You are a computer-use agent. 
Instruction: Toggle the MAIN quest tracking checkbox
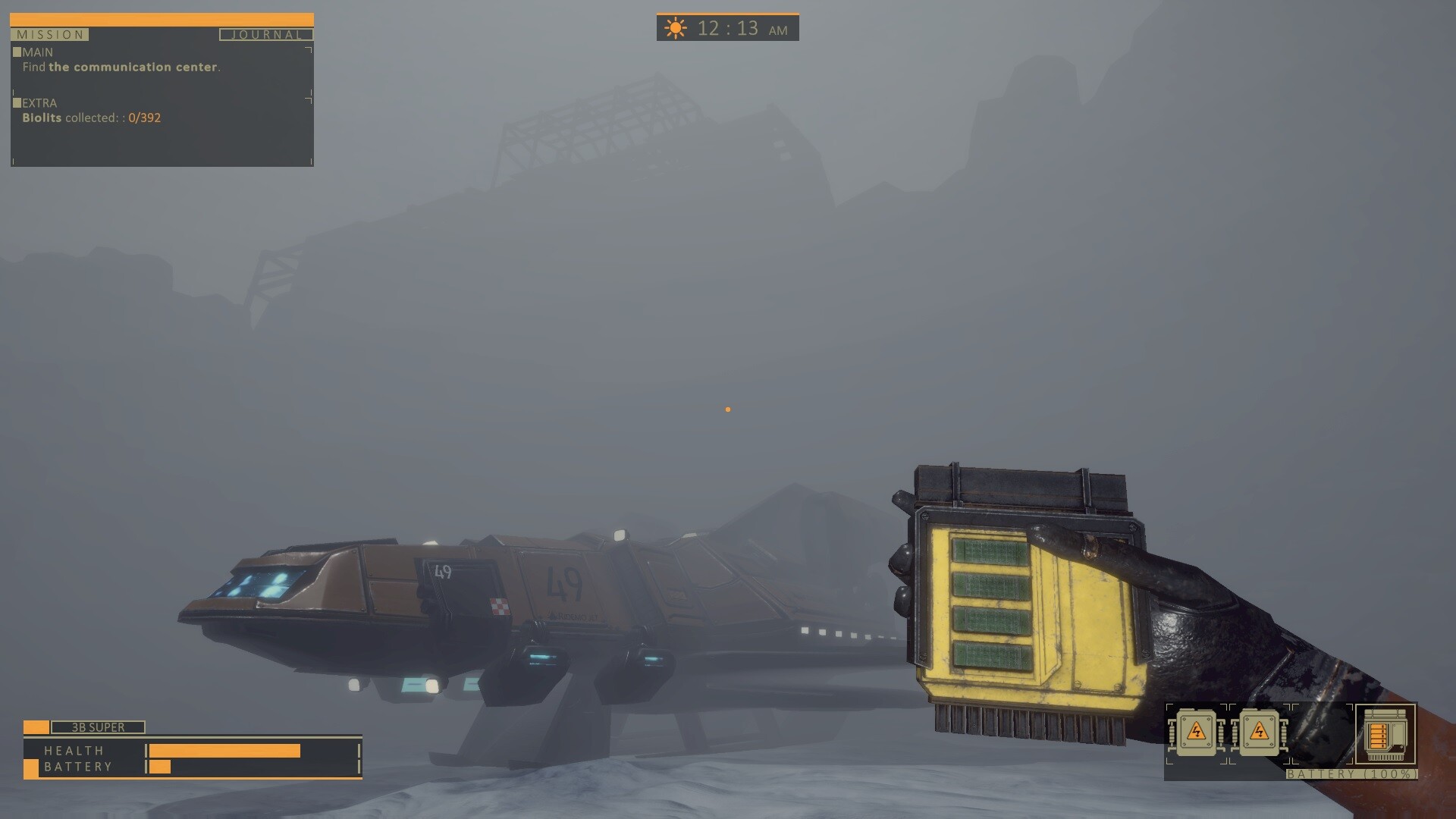(x=16, y=51)
